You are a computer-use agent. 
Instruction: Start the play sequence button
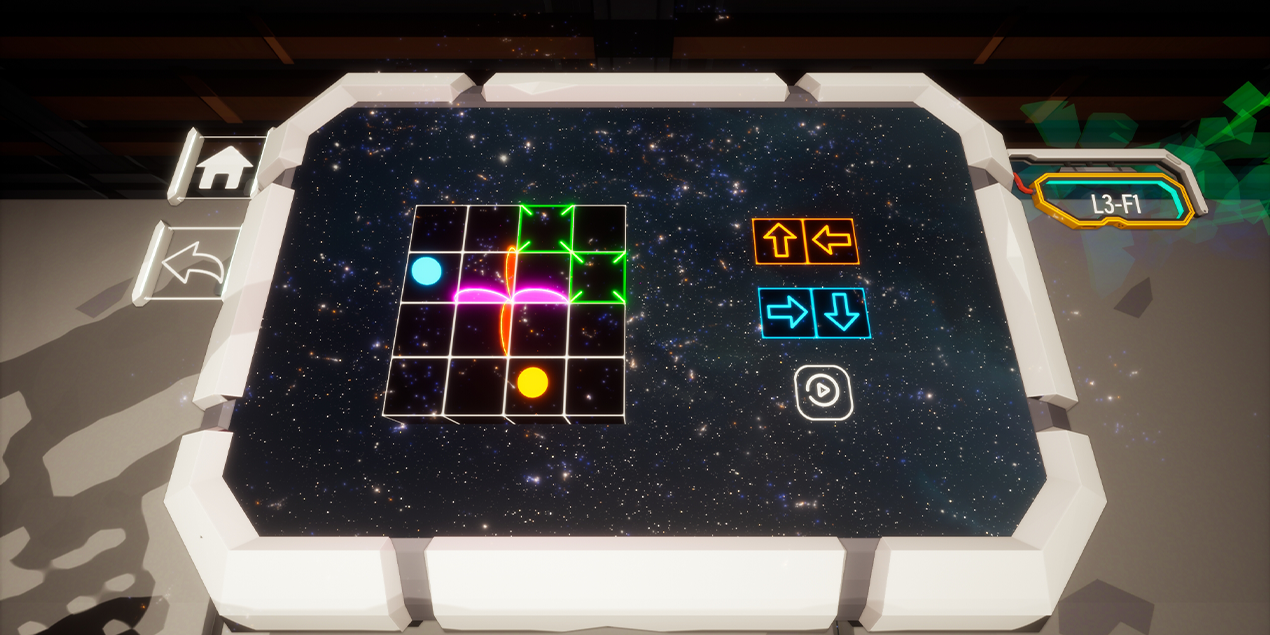[823, 392]
